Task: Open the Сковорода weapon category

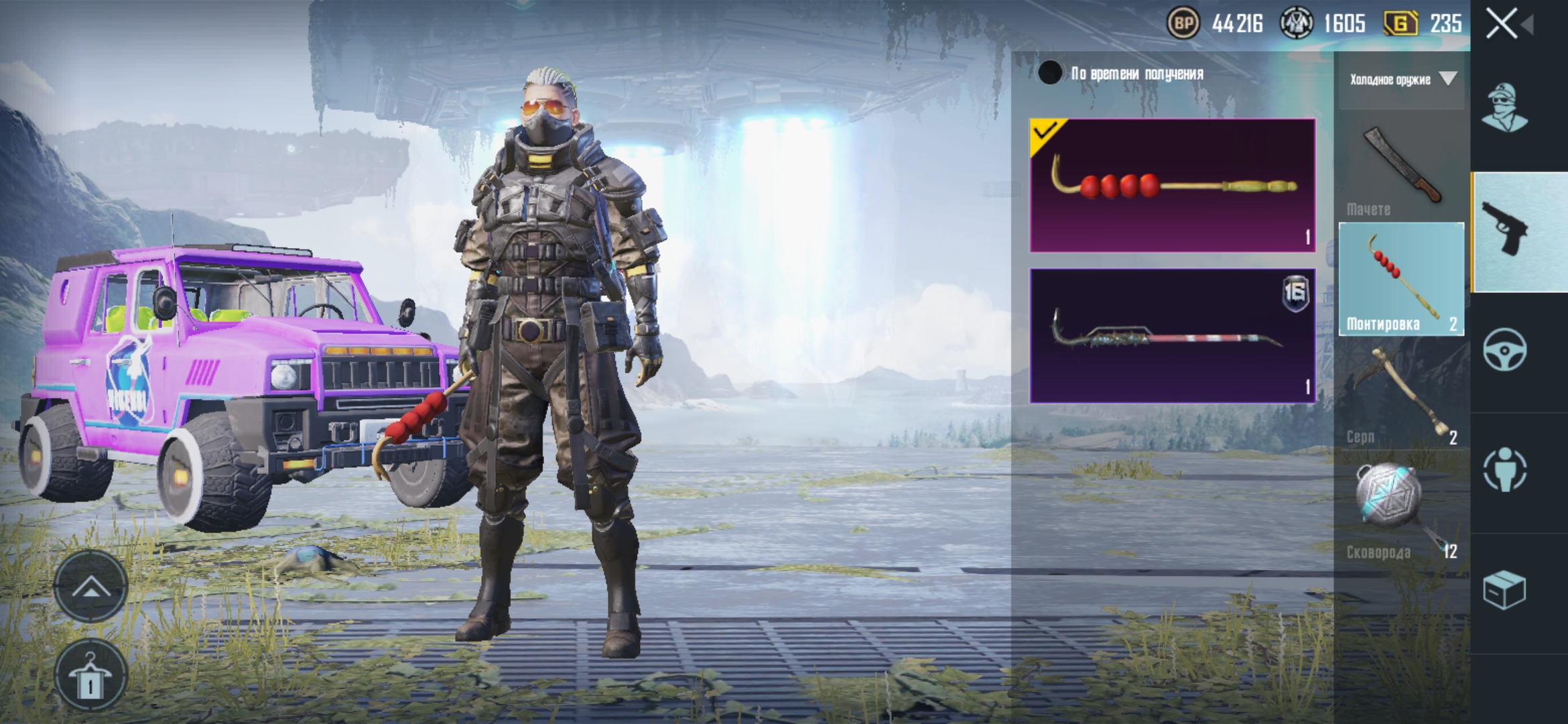Action: (1401, 511)
